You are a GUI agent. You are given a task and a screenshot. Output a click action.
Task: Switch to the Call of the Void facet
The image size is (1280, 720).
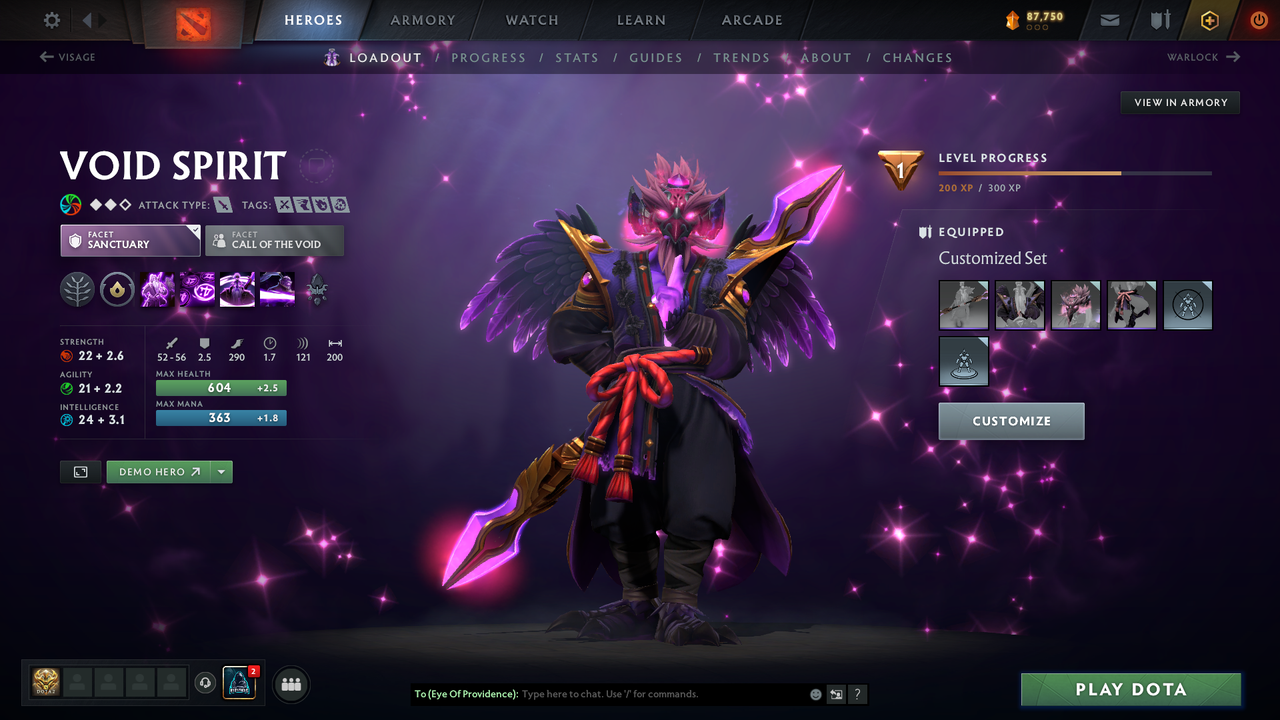point(274,240)
